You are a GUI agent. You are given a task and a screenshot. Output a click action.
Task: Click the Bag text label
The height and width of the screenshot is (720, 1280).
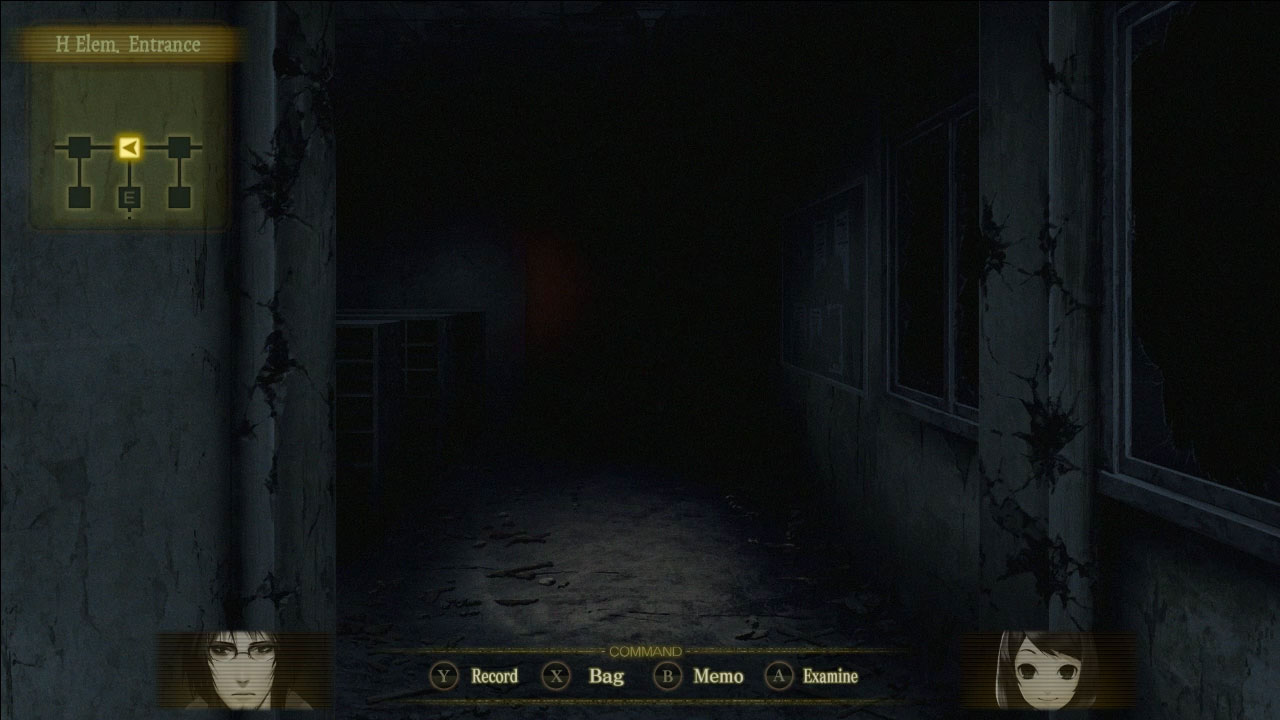(605, 676)
